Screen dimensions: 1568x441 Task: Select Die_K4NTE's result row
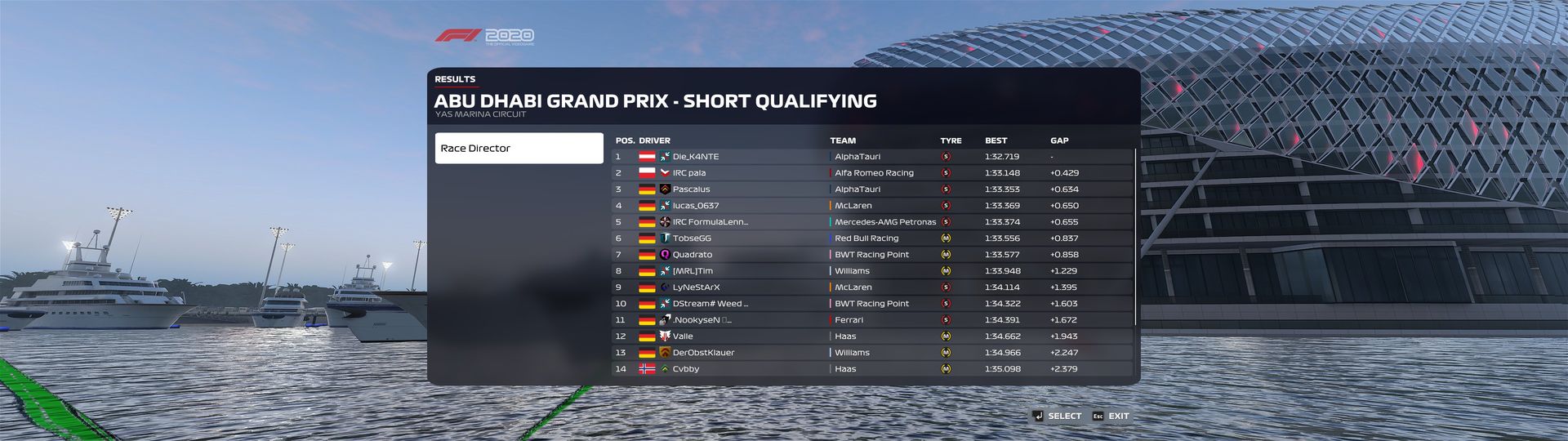tap(871, 157)
